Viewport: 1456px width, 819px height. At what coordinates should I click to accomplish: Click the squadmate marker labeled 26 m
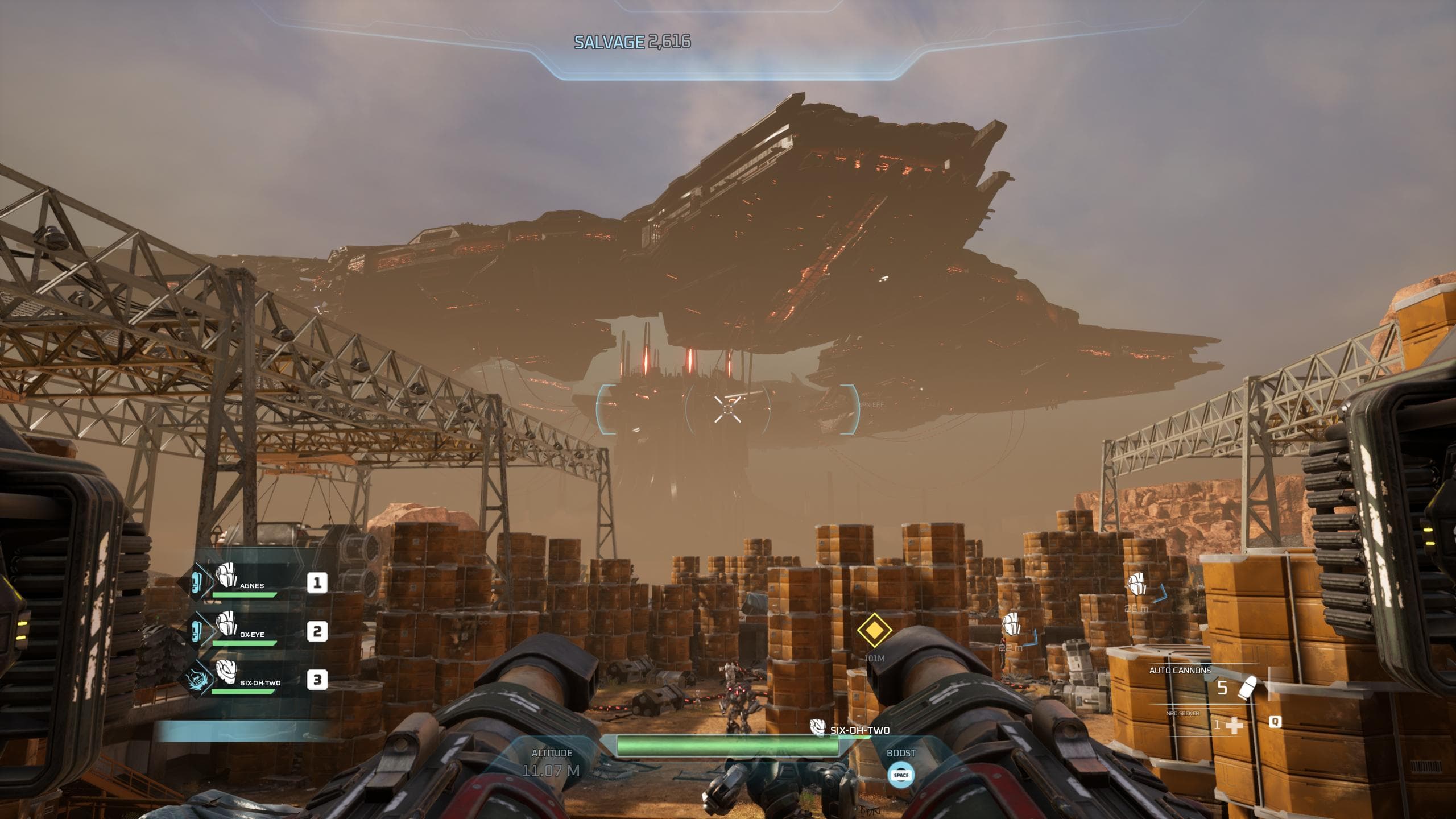point(1137,585)
